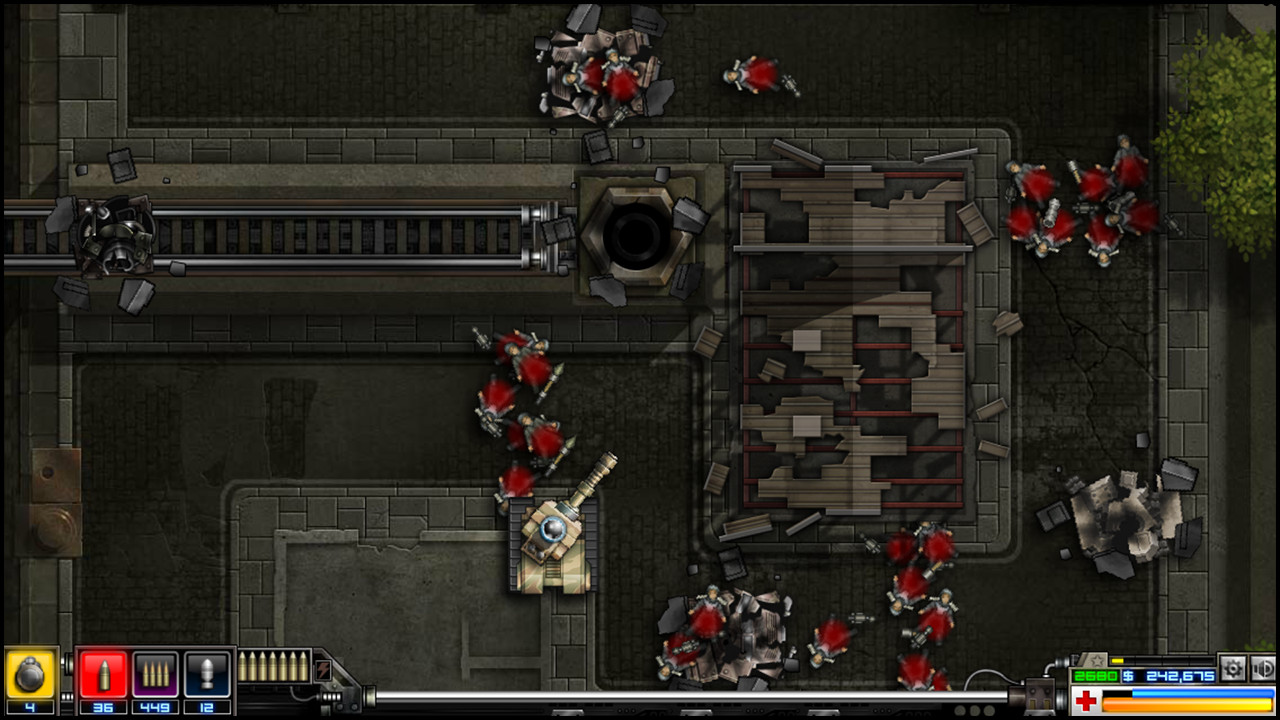Click the ammo counter showing 449
Screen dimensions: 1280x720
tap(153, 706)
